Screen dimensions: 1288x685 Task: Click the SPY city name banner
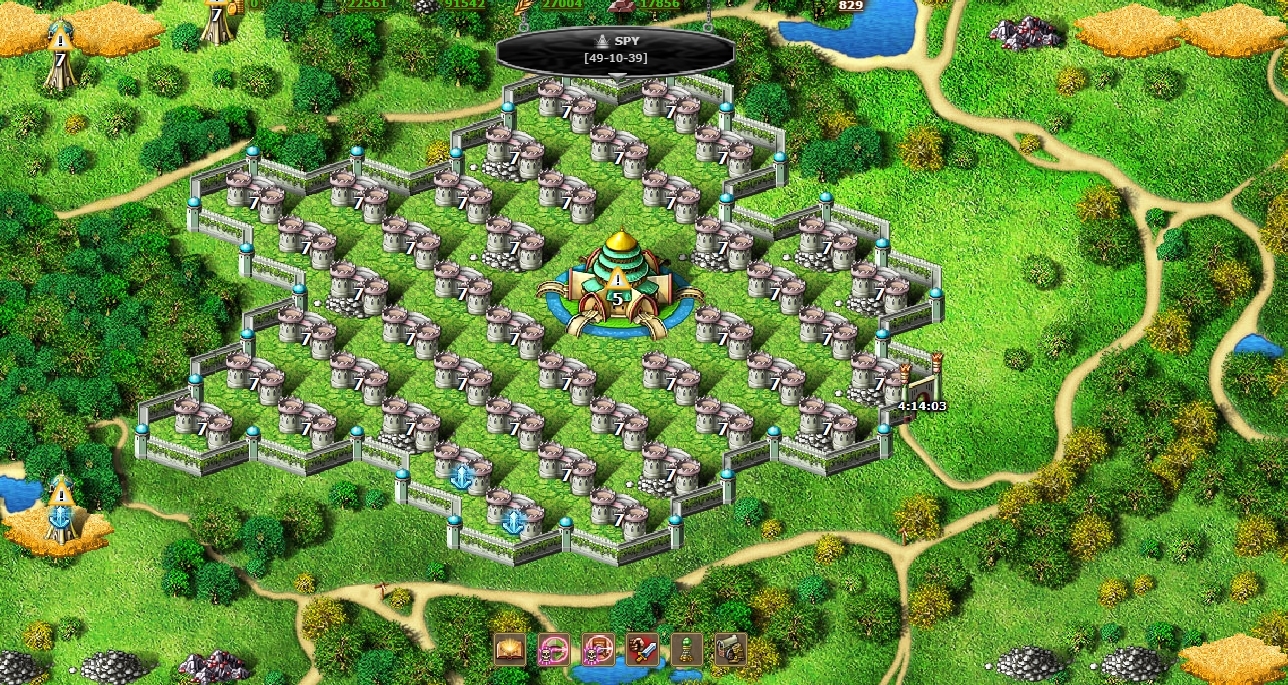(615, 49)
